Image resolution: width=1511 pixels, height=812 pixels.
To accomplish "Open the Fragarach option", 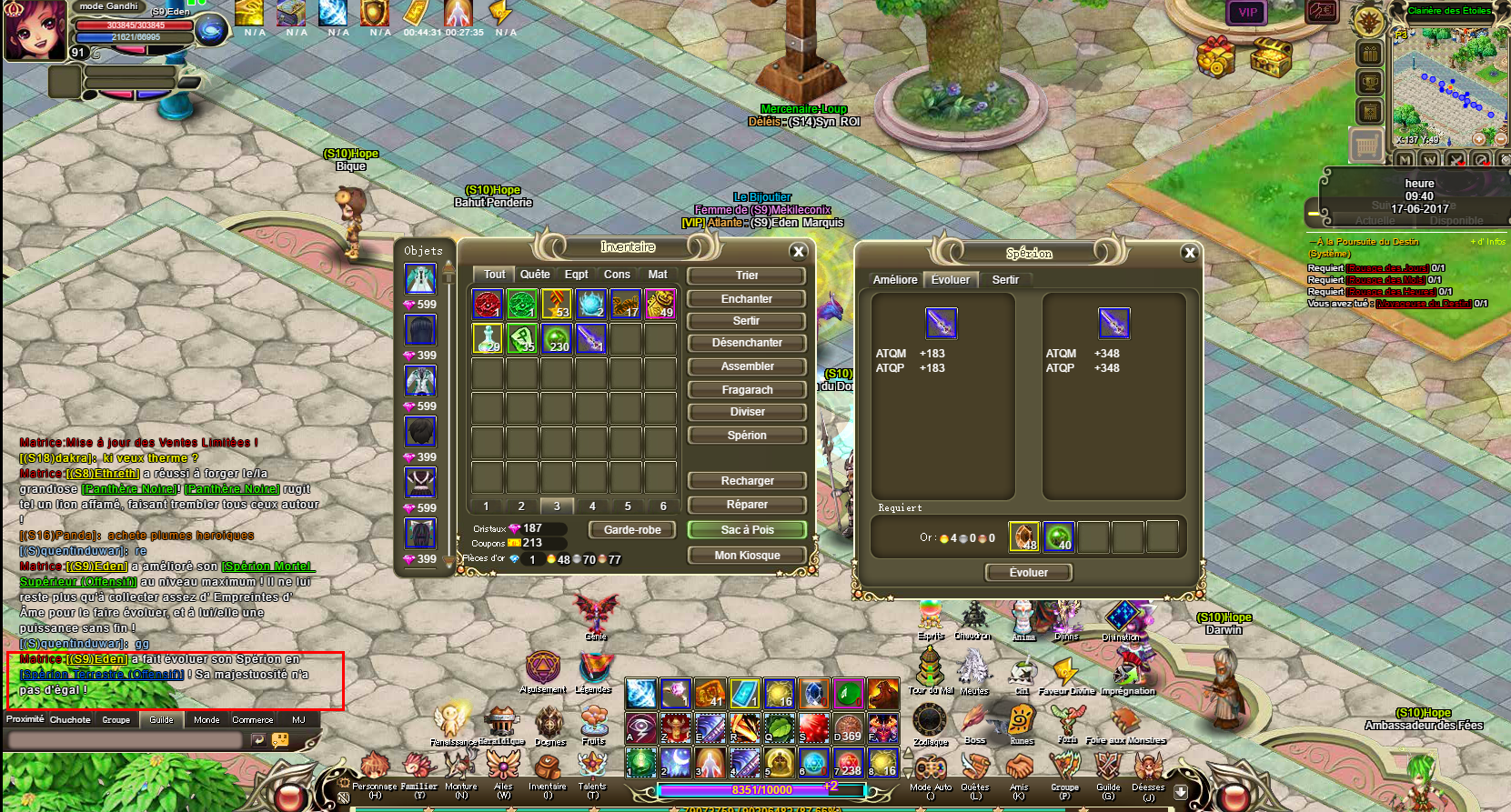I will click(747, 390).
